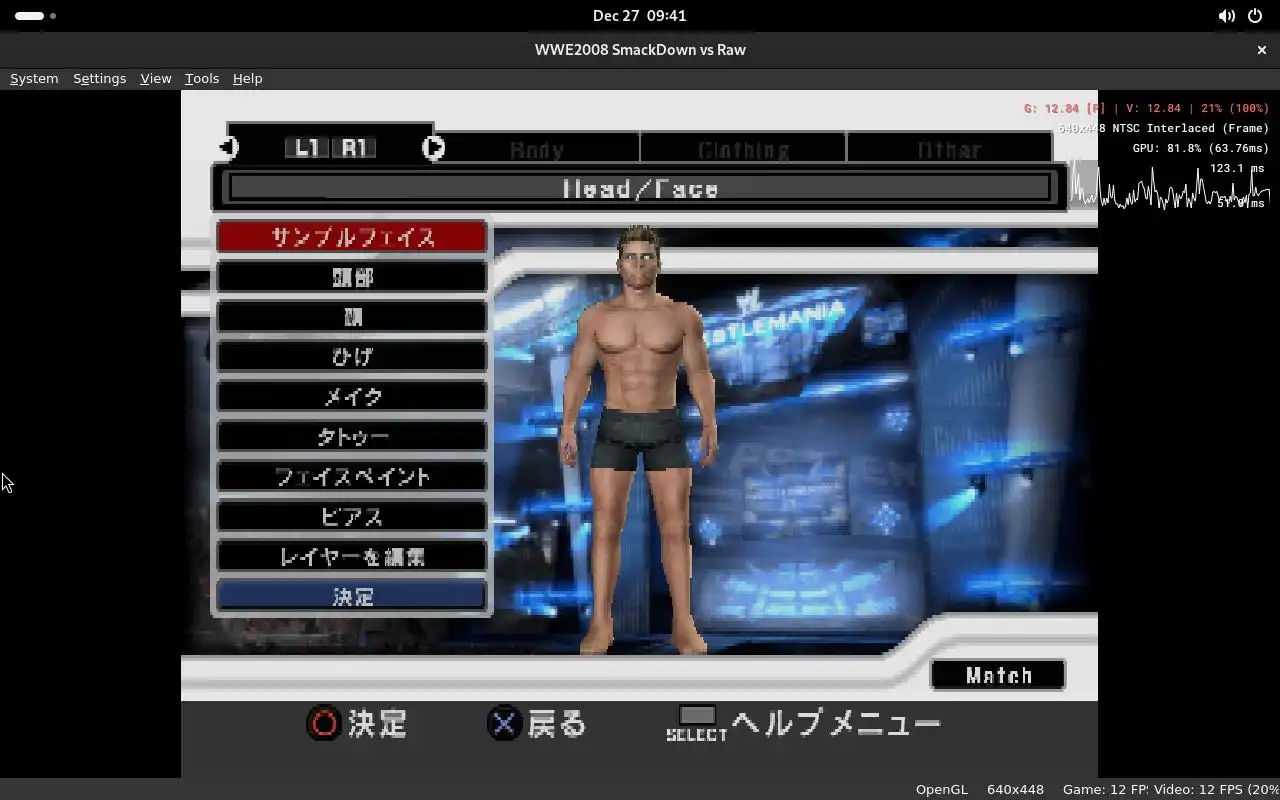Screen dimensions: 1280x800
Task: Choose the 顔 face entry
Action: point(352,317)
